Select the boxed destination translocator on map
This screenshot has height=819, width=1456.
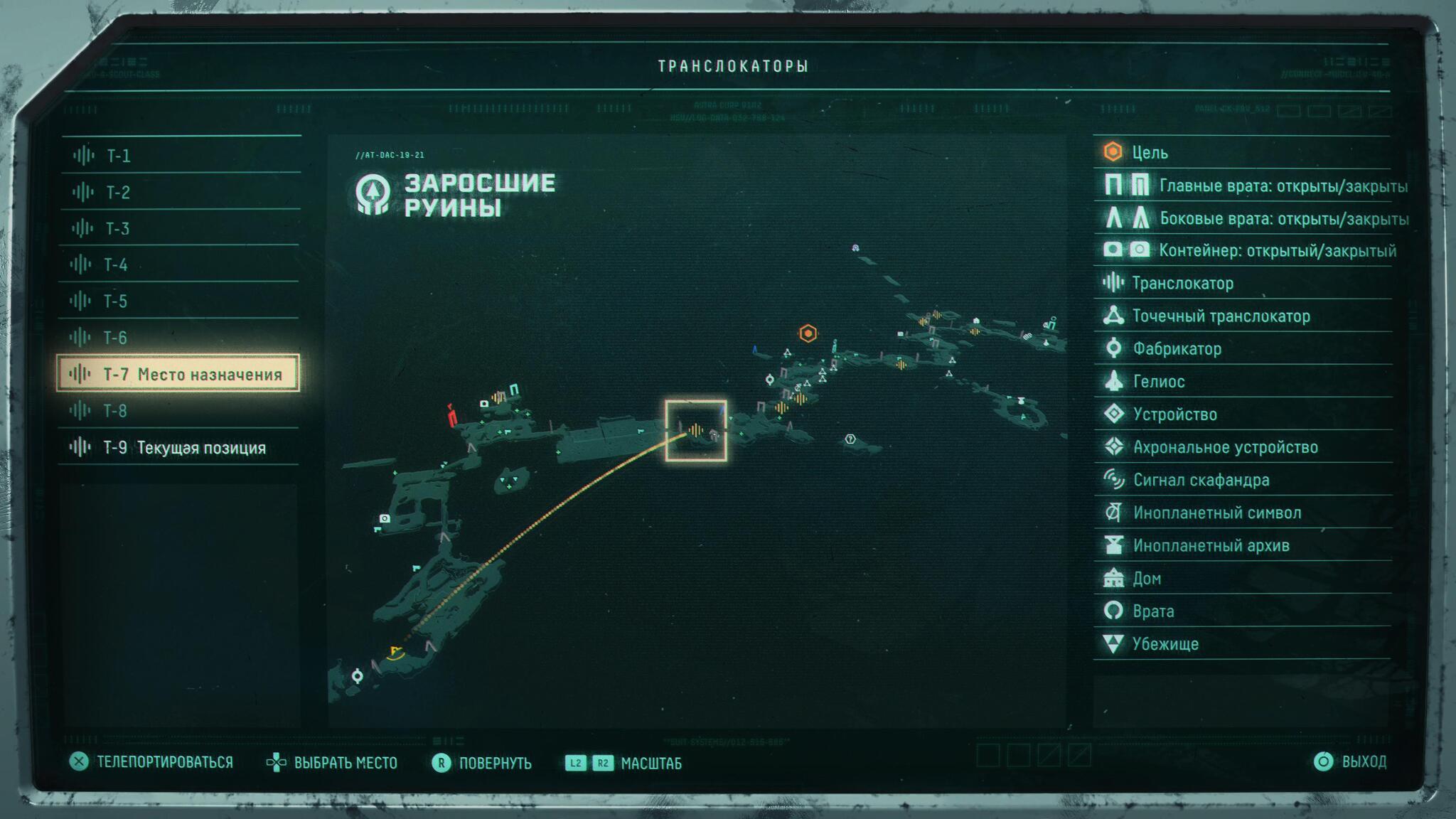695,430
